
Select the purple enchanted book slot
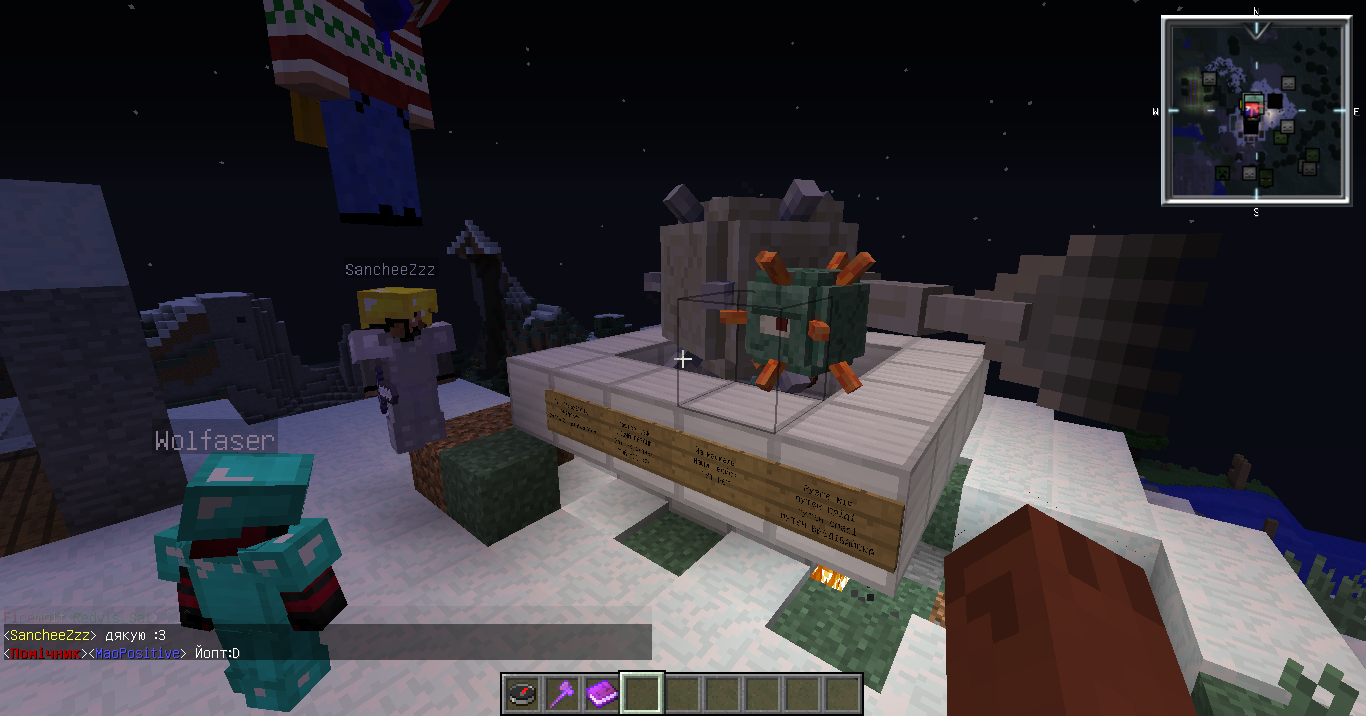[x=602, y=692]
